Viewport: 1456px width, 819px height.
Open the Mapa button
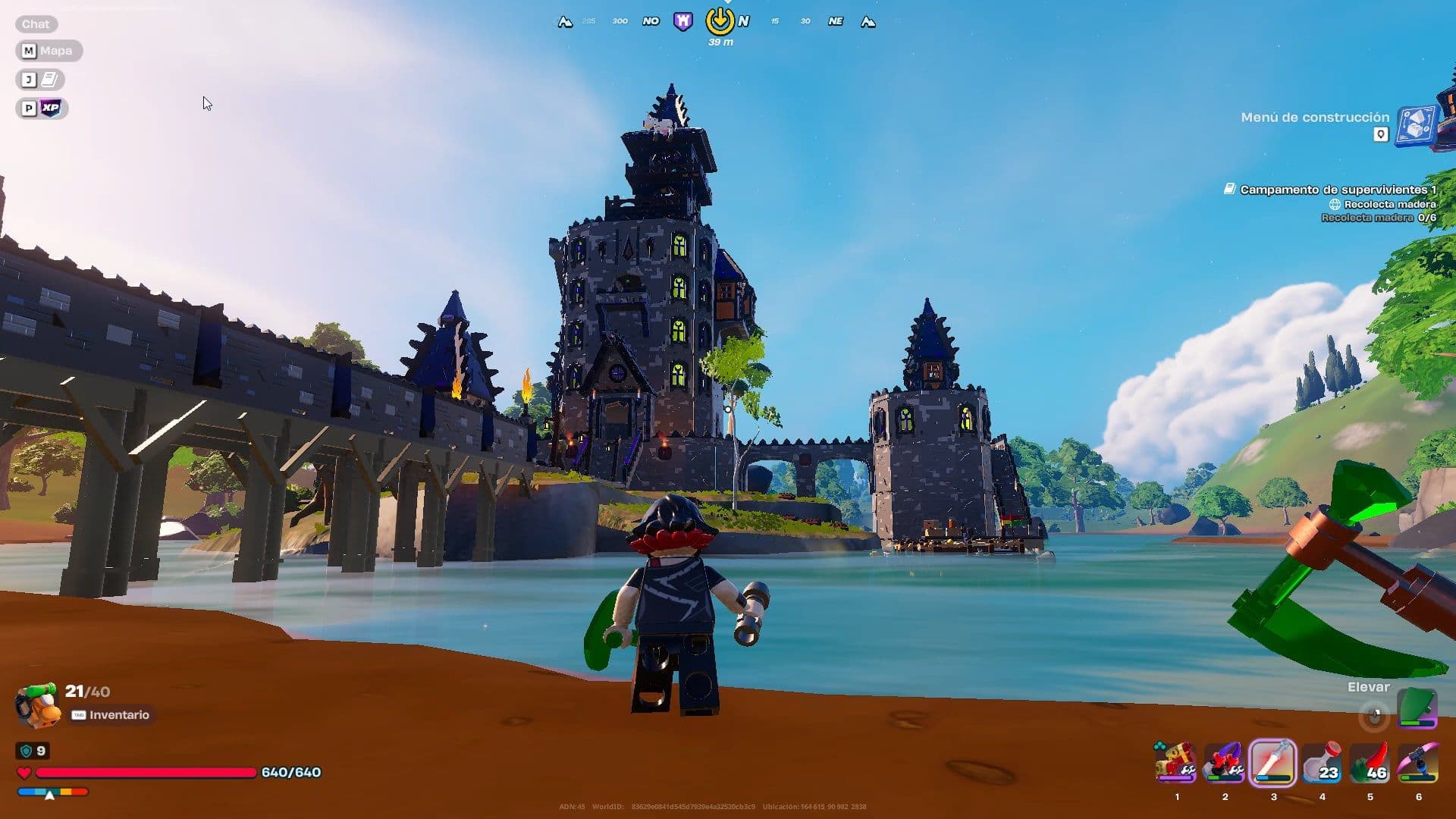click(x=49, y=51)
